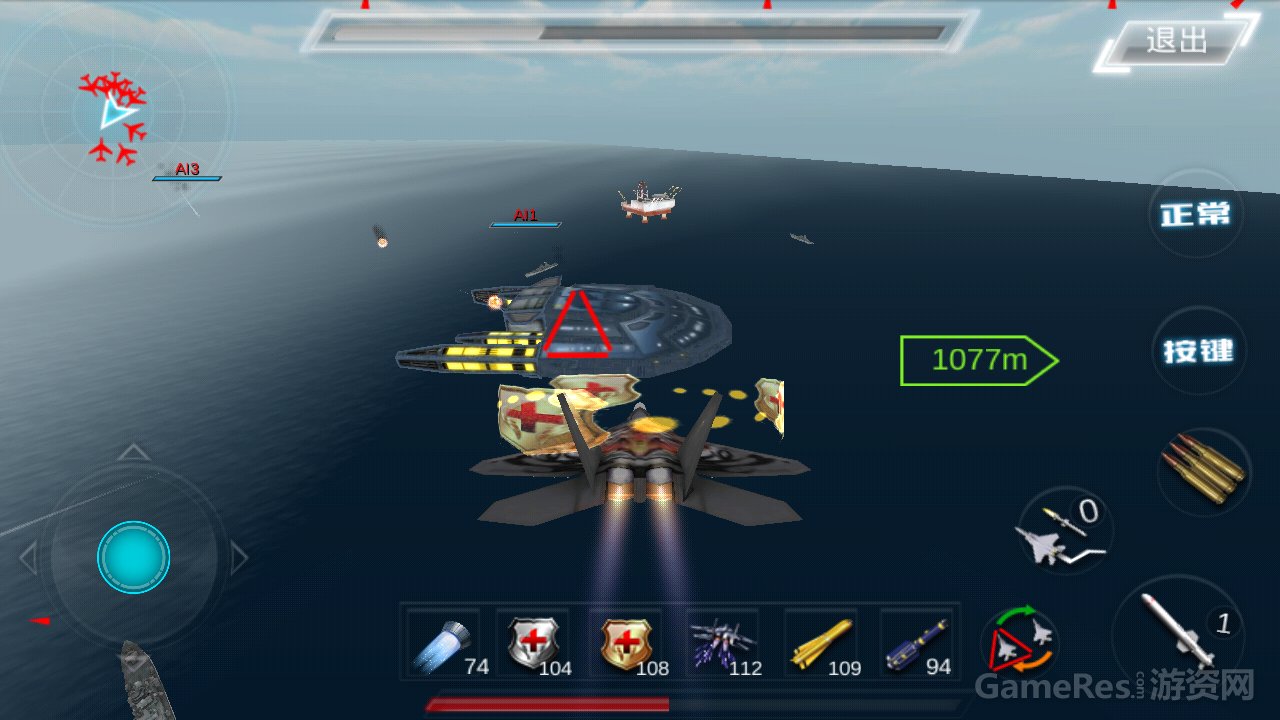Tap the joystick's up arrow

click(x=133, y=453)
